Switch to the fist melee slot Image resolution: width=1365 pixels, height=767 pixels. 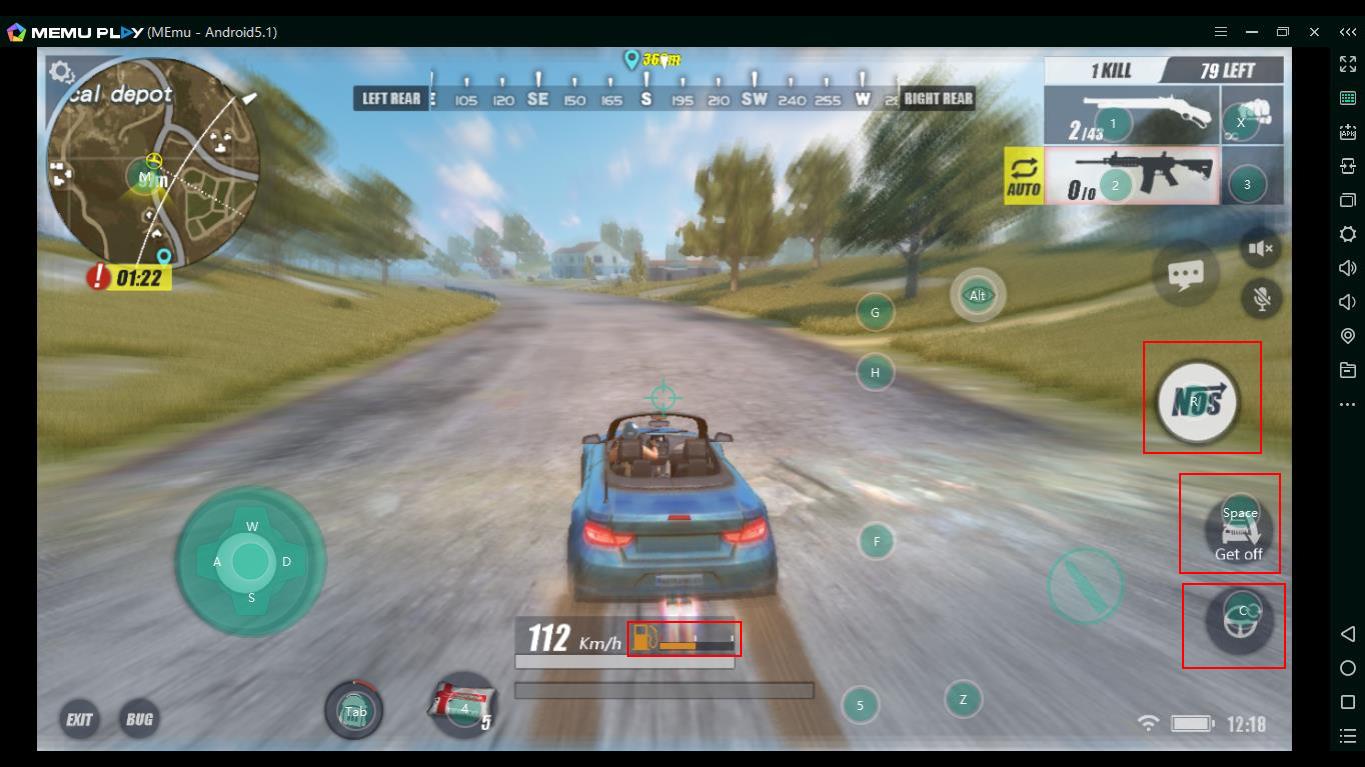point(1251,116)
